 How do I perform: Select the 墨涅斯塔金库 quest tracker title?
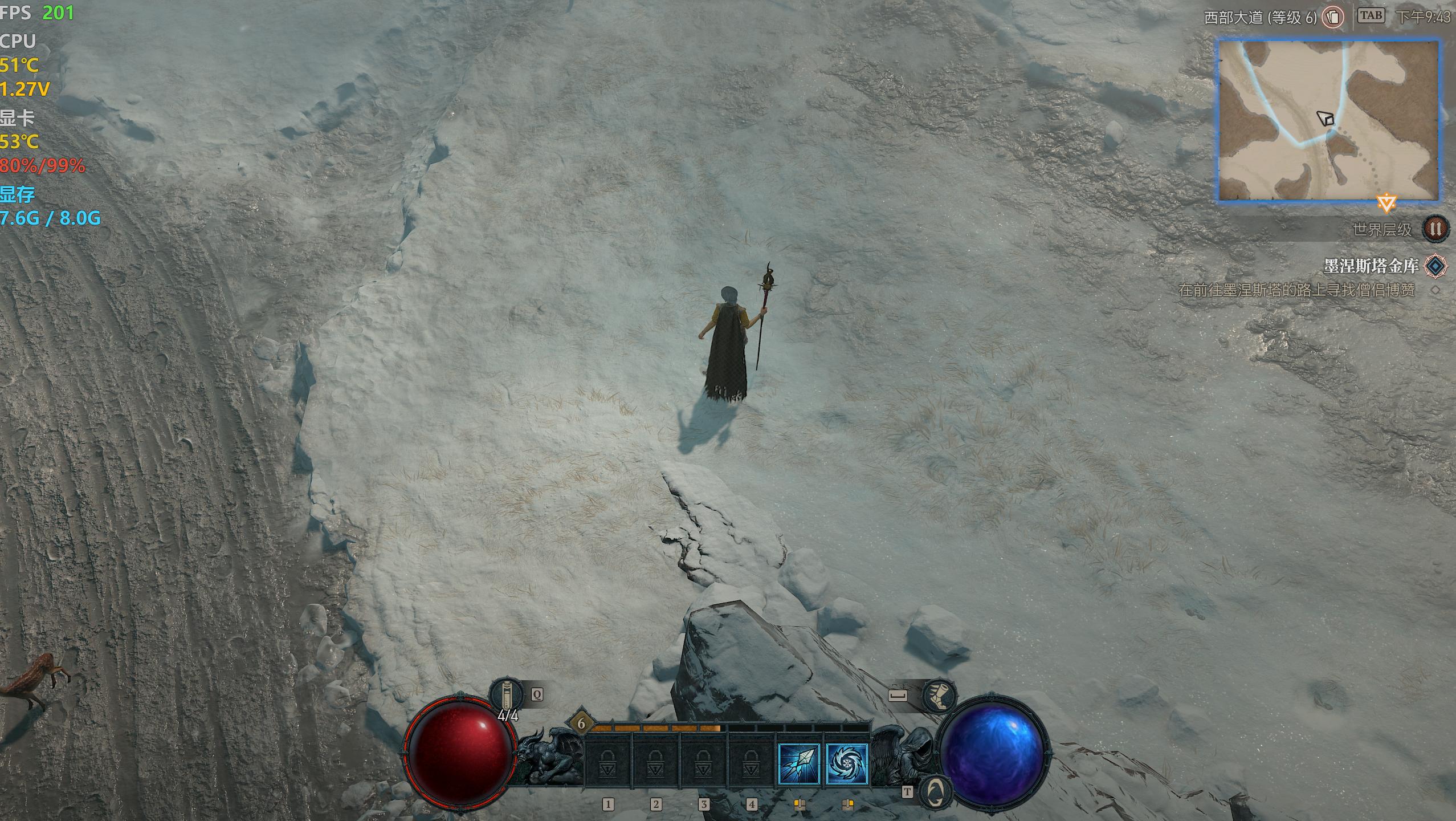pos(1370,266)
